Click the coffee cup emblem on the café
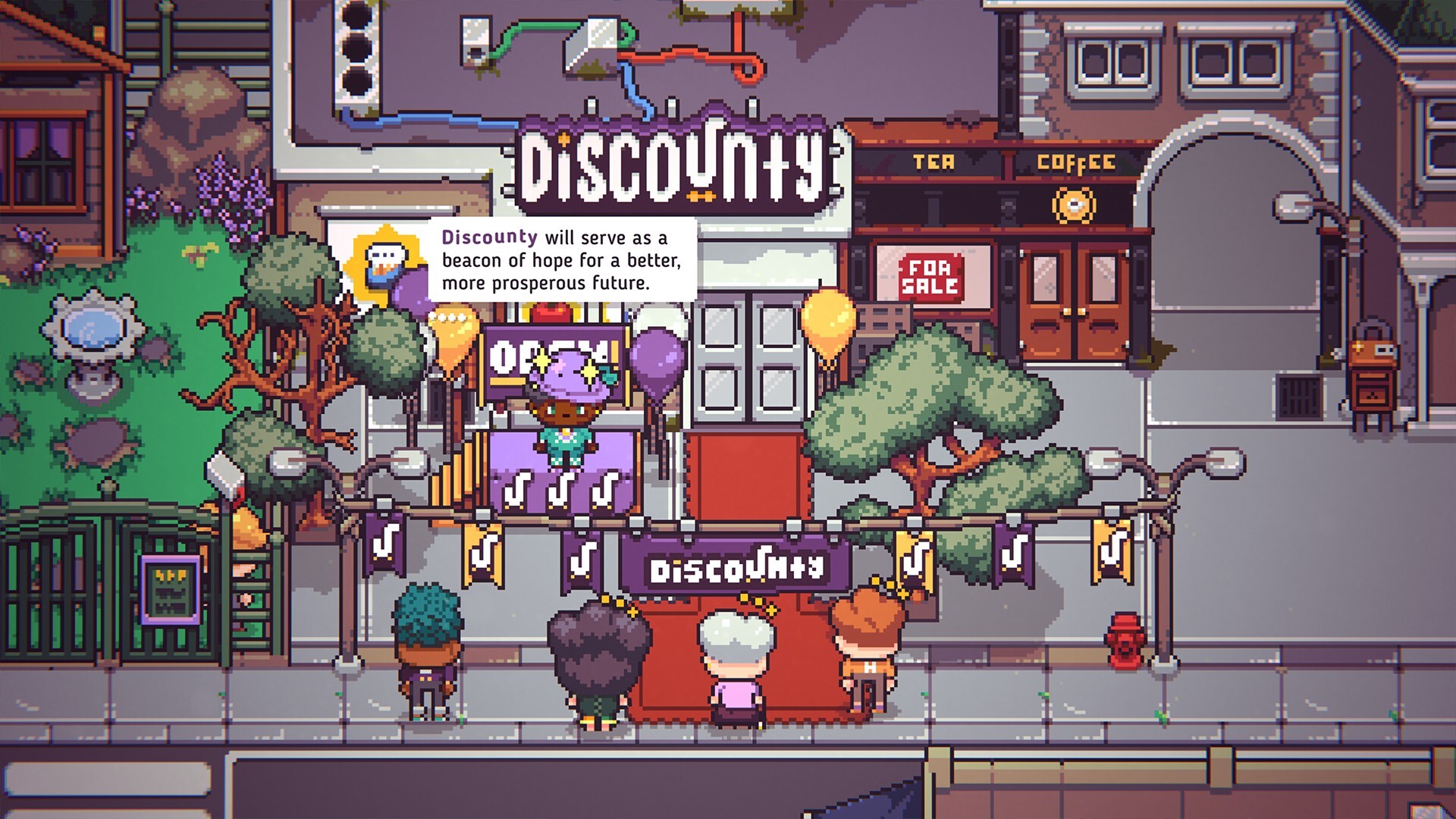Viewport: 1456px width, 819px height. point(1075,205)
